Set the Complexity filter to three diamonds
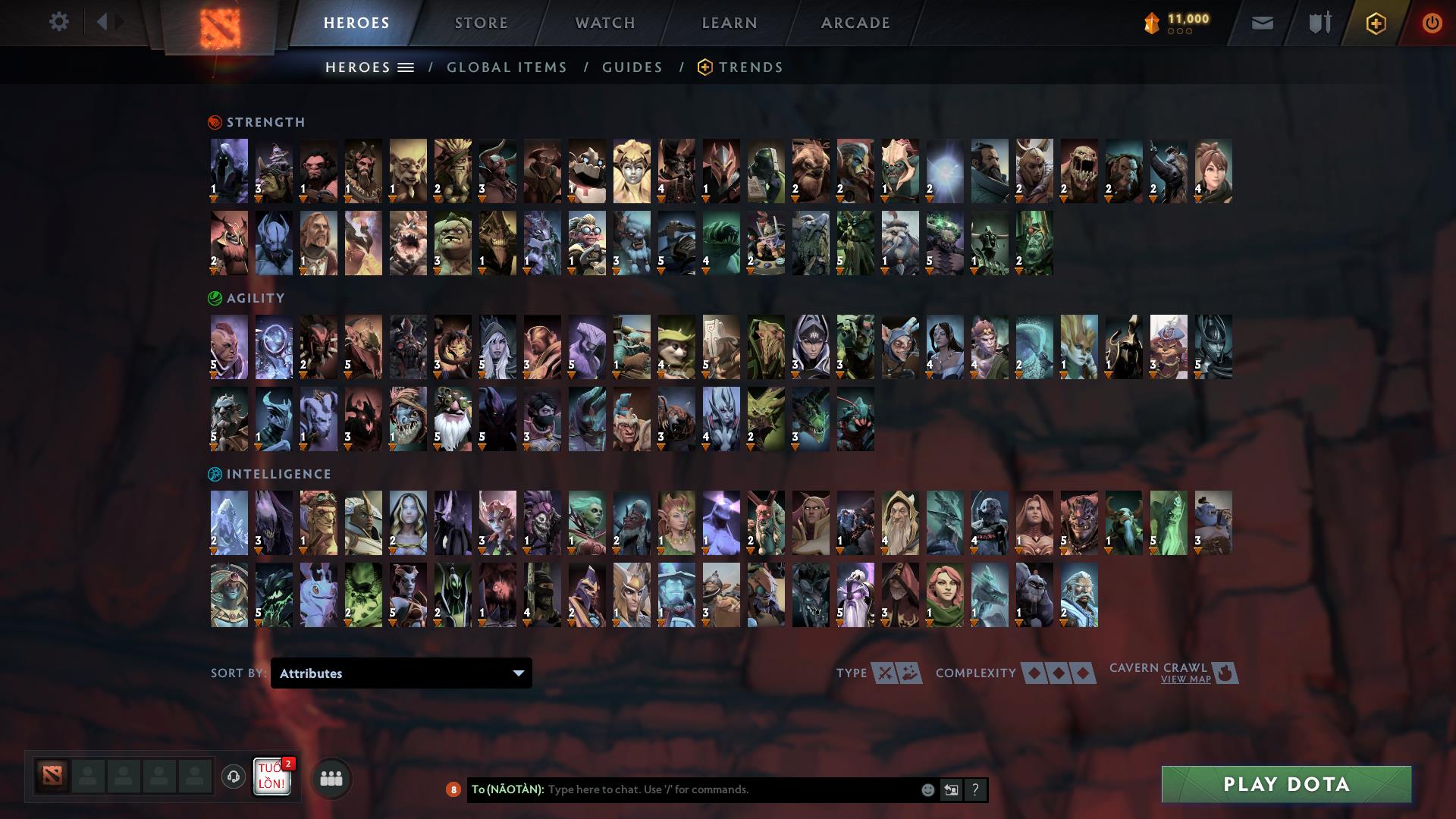 pyautogui.click(x=1084, y=673)
